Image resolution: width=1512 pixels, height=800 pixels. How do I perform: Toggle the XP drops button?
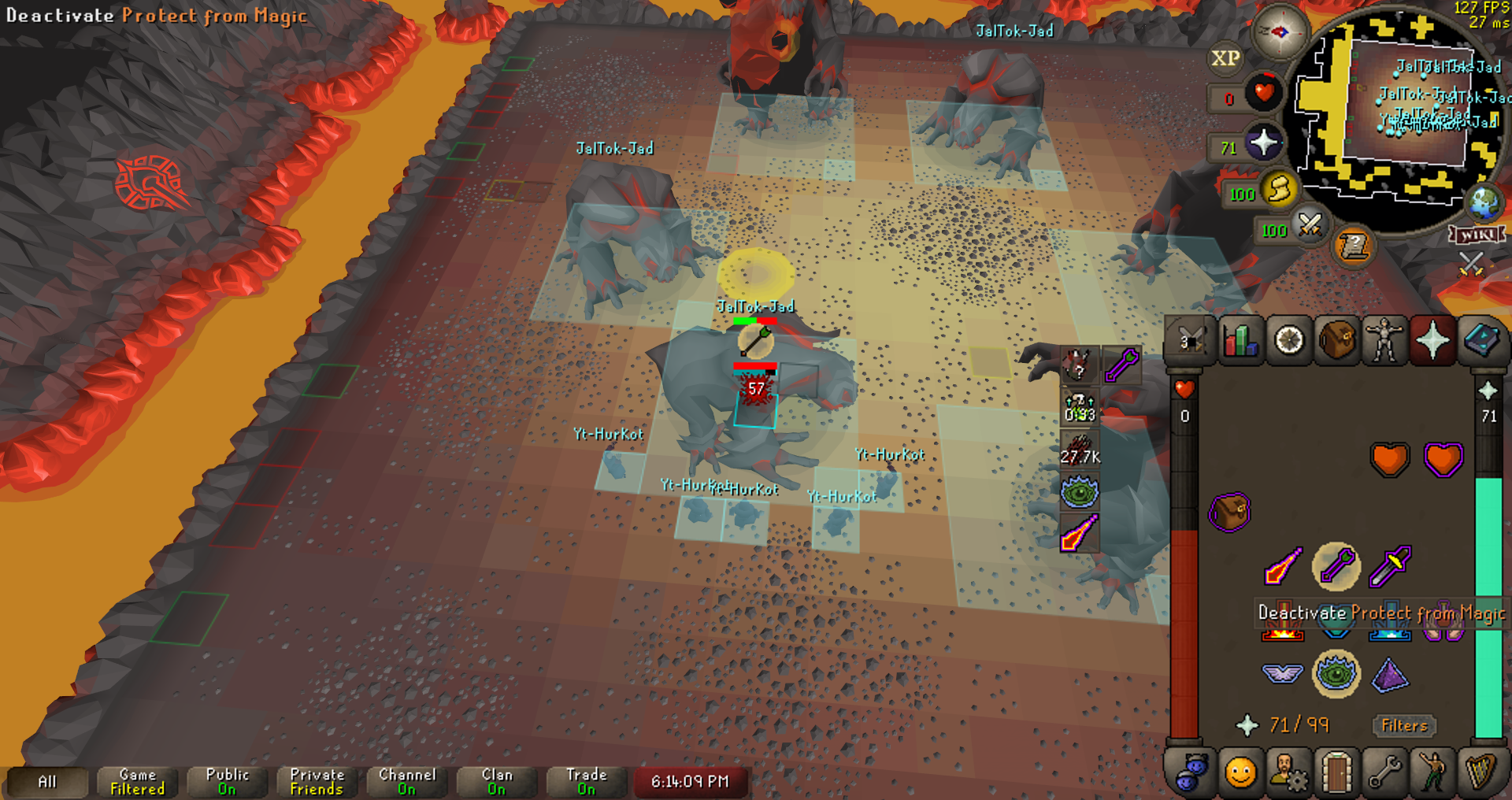[x=1225, y=58]
